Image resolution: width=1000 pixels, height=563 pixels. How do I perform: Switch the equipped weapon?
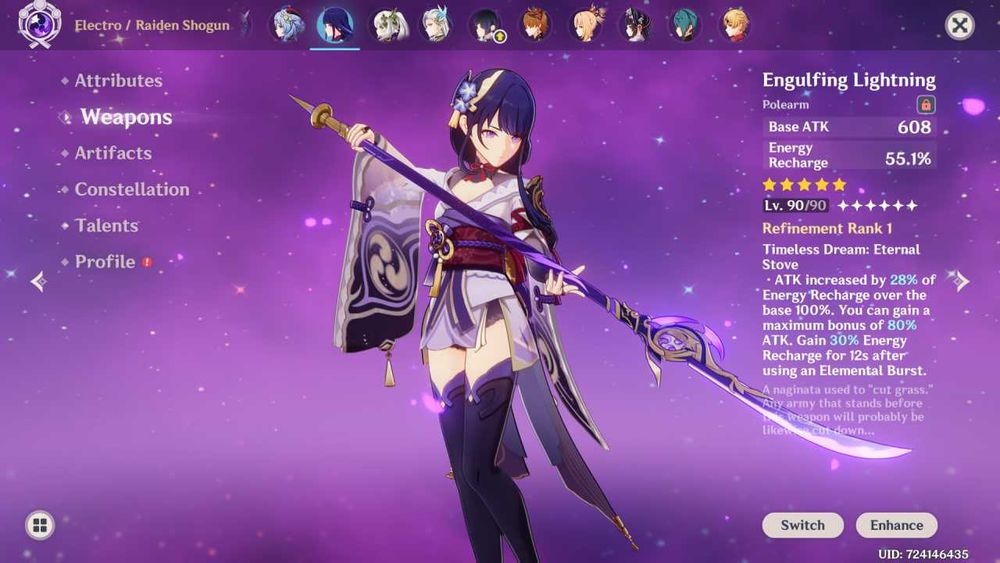coord(802,525)
